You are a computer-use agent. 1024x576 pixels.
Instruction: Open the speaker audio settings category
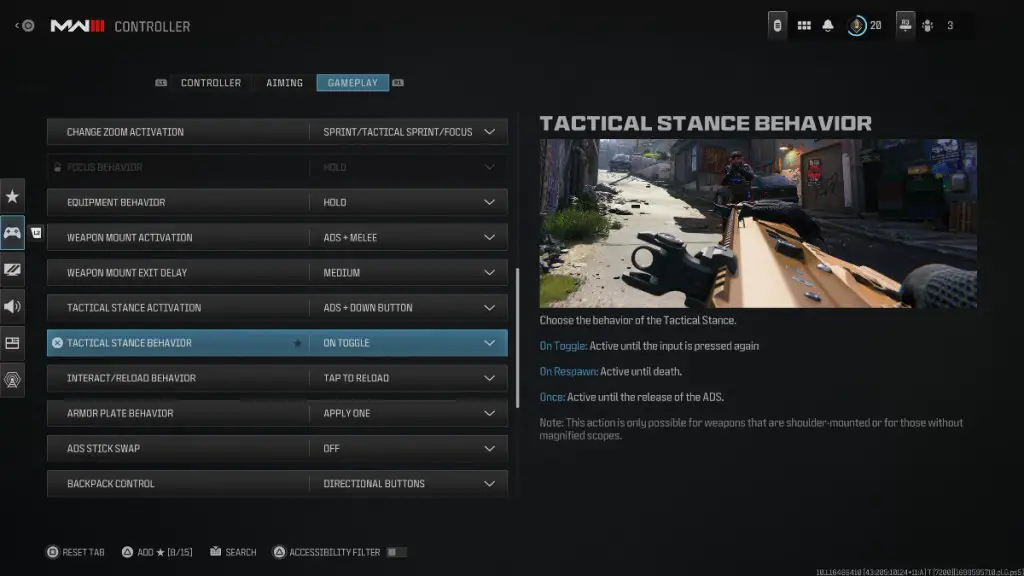[x=13, y=306]
